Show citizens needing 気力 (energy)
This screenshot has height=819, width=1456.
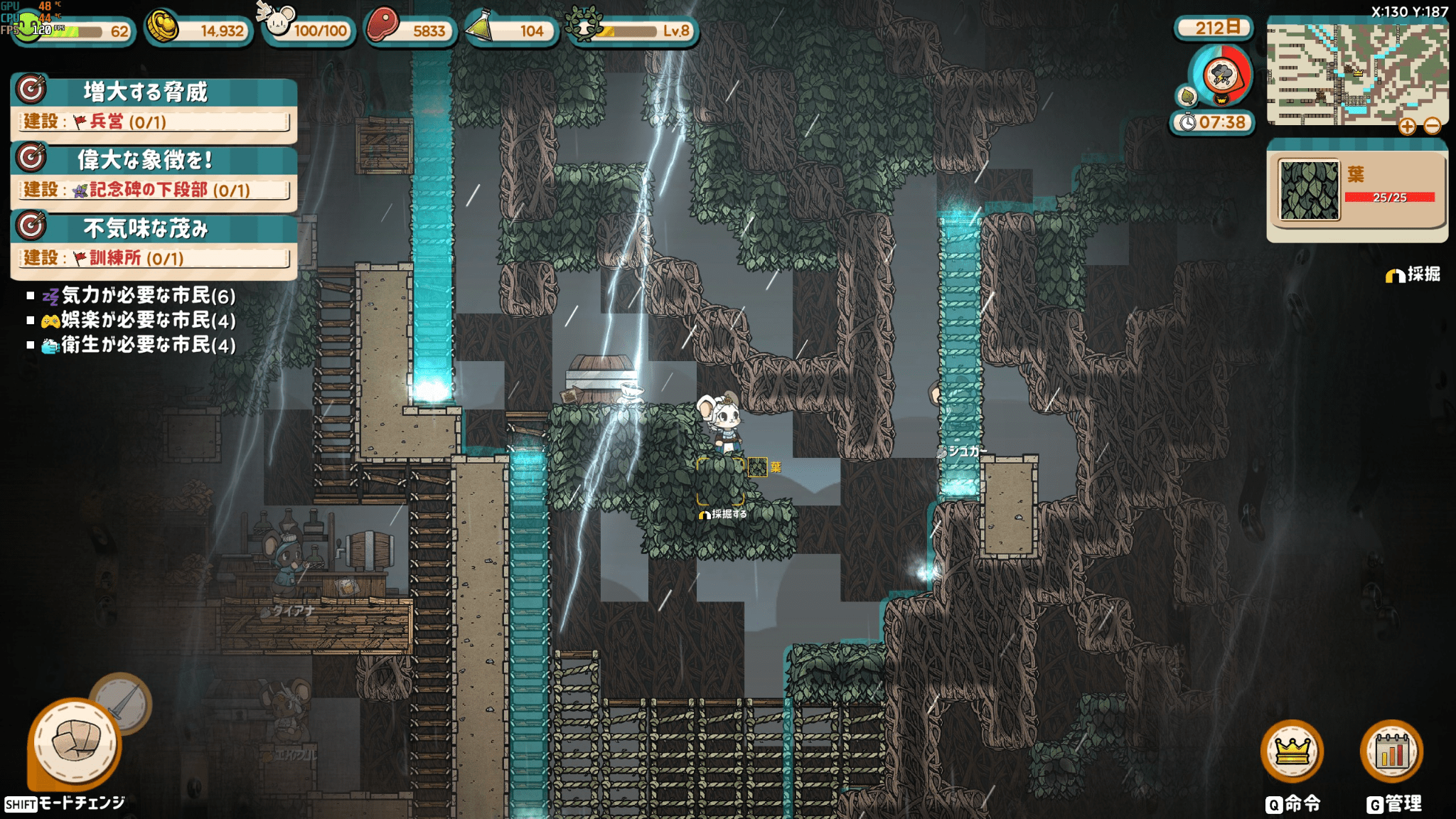coord(139,296)
